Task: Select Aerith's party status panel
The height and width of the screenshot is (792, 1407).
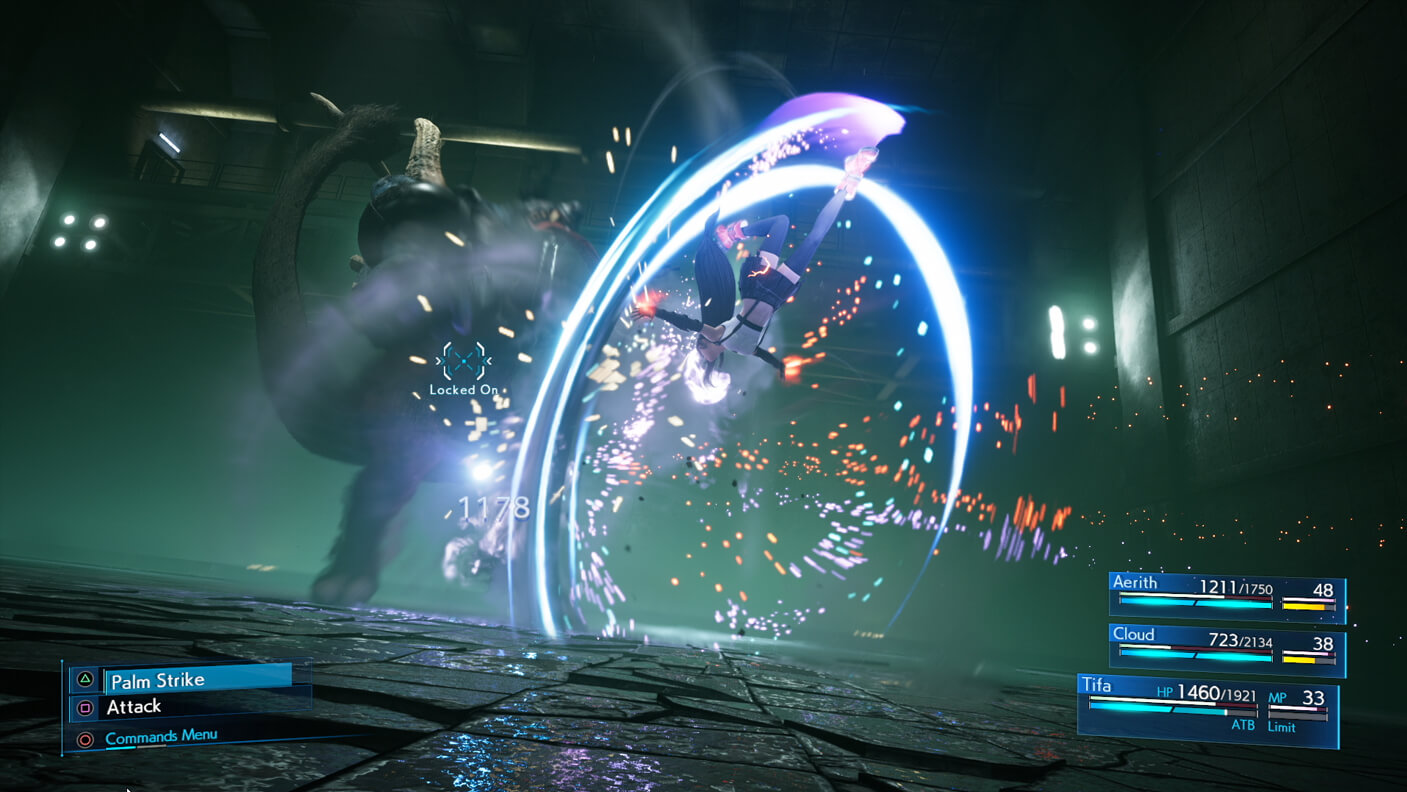Action: click(x=1226, y=595)
